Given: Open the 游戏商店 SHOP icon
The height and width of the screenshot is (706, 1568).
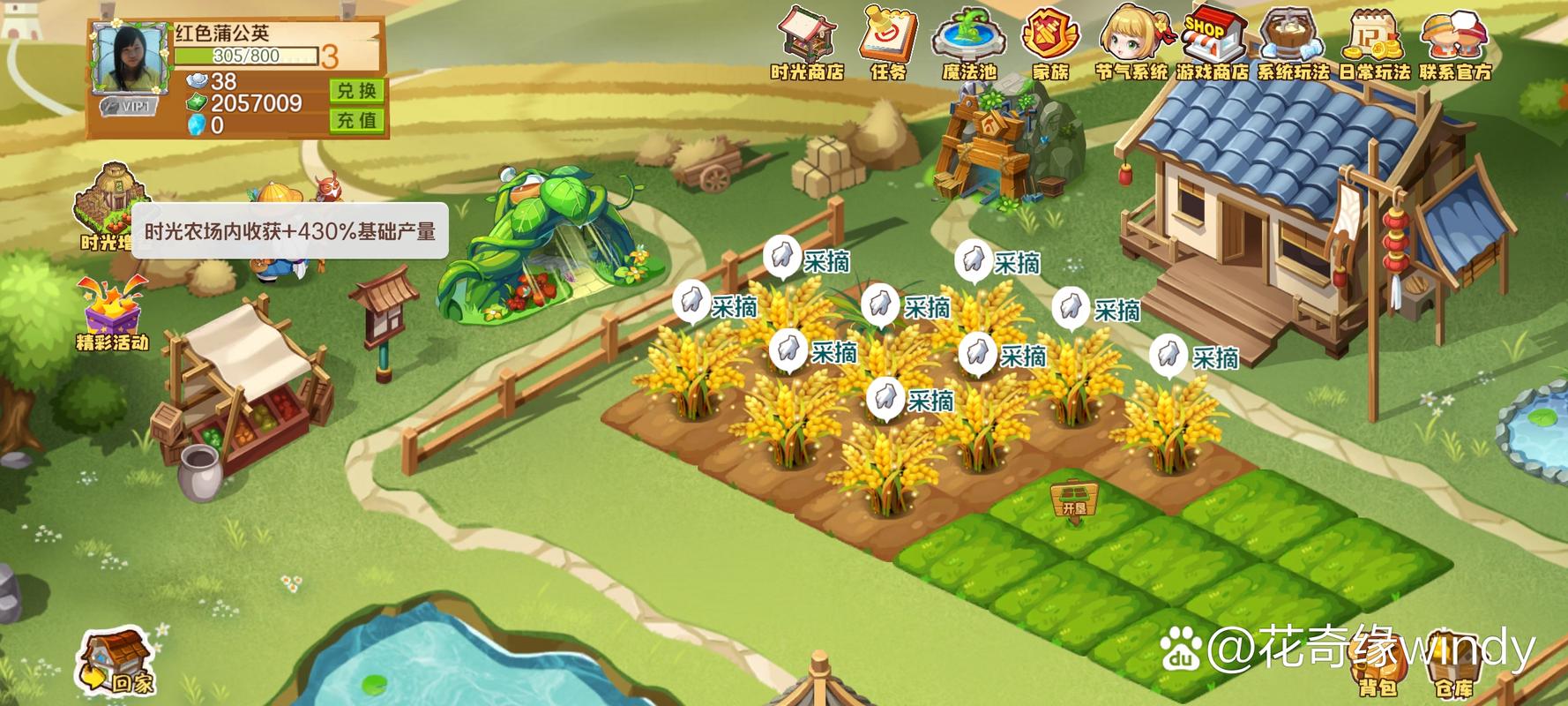Looking at the screenshot, I should 1213,42.
